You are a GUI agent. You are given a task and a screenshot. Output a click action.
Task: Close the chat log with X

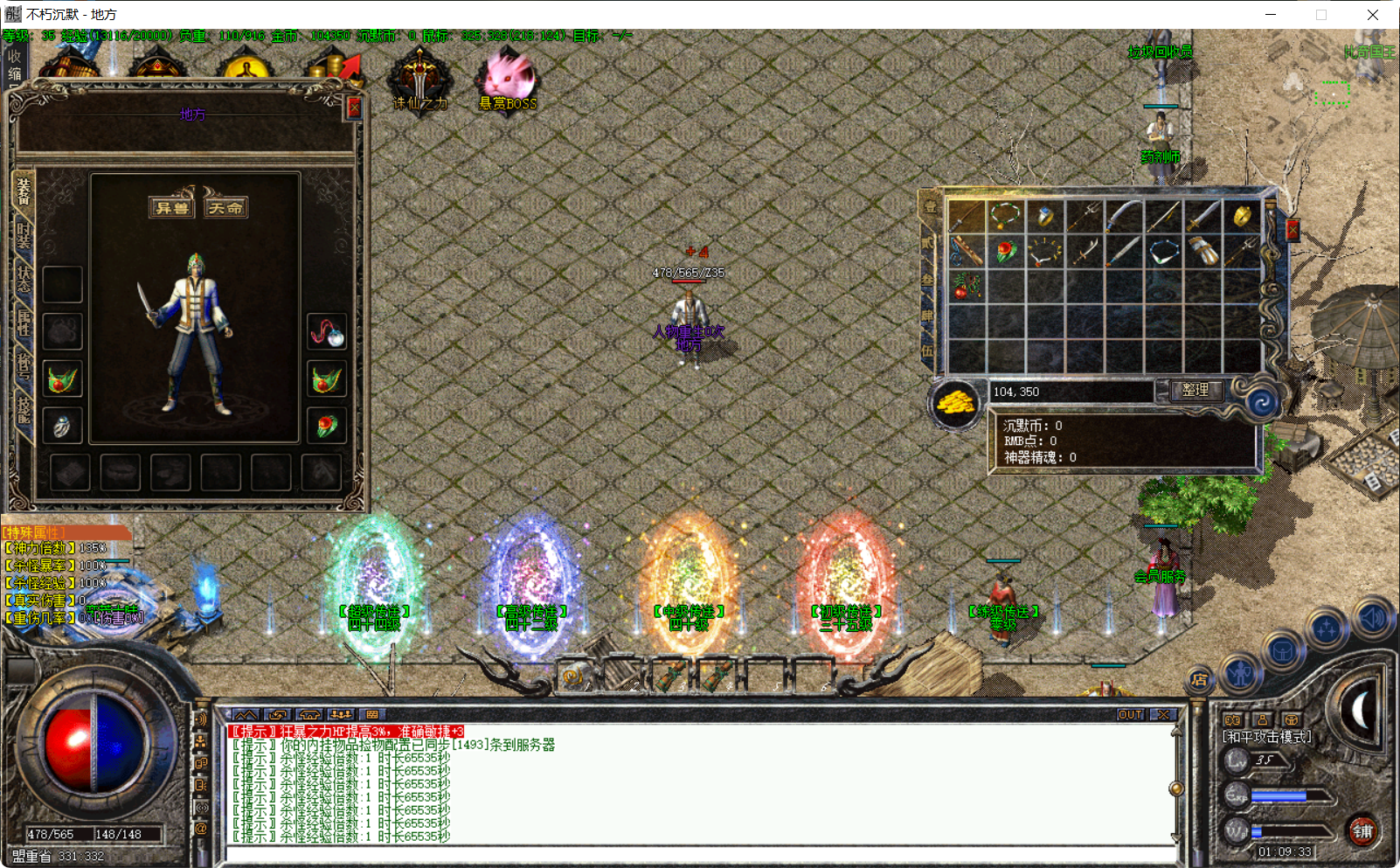pos(1163,714)
